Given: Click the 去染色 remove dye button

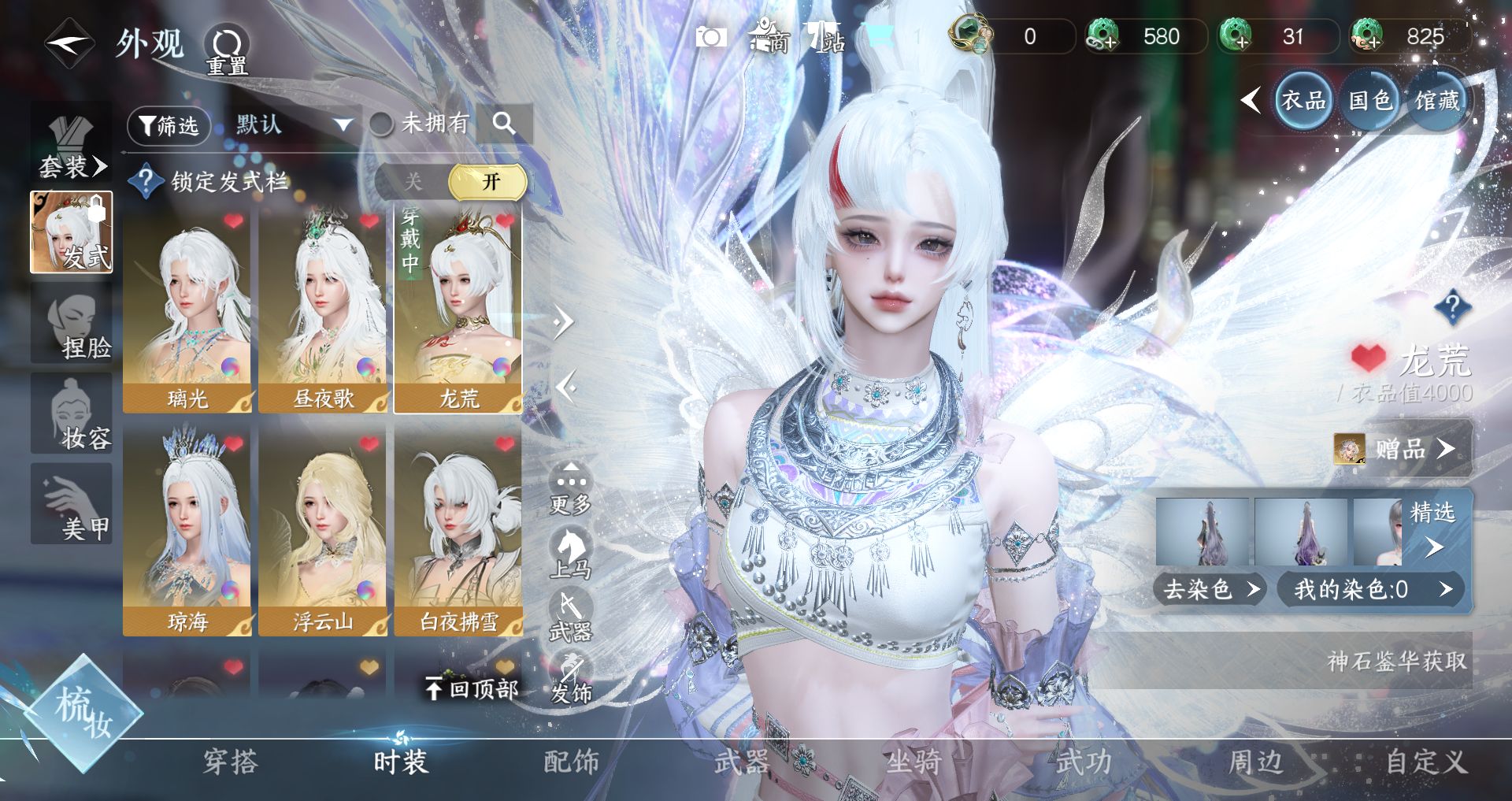Looking at the screenshot, I should tap(1210, 589).
